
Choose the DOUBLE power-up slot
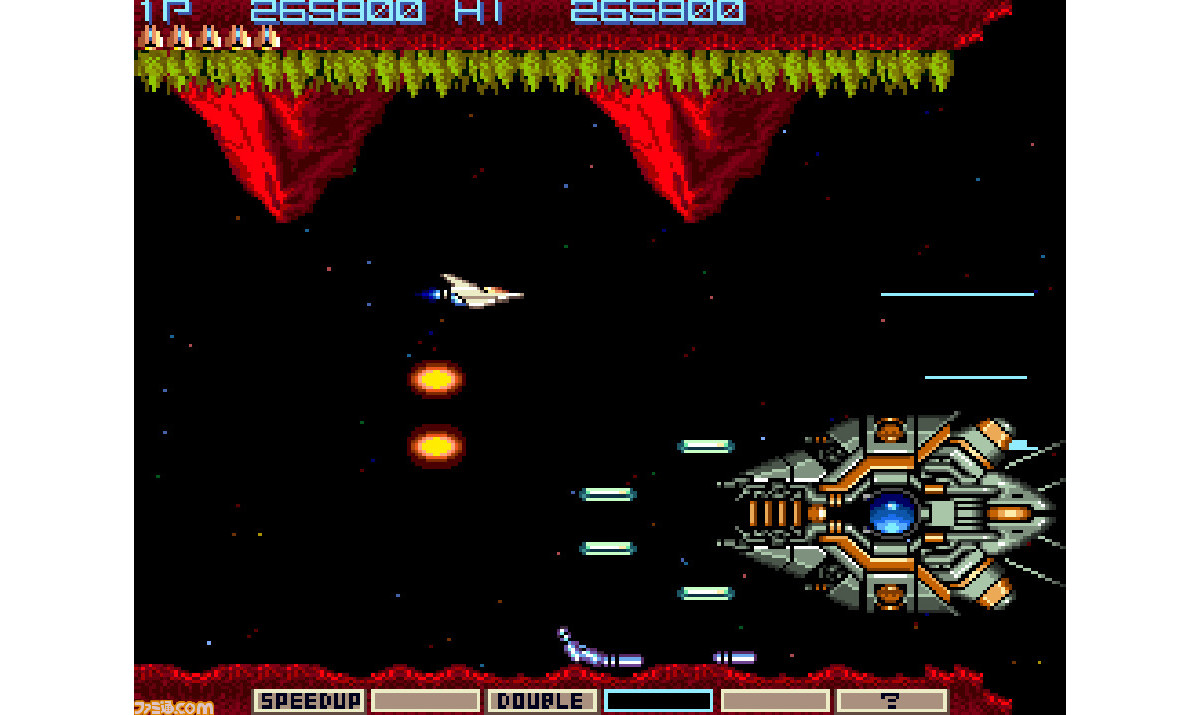(x=541, y=701)
